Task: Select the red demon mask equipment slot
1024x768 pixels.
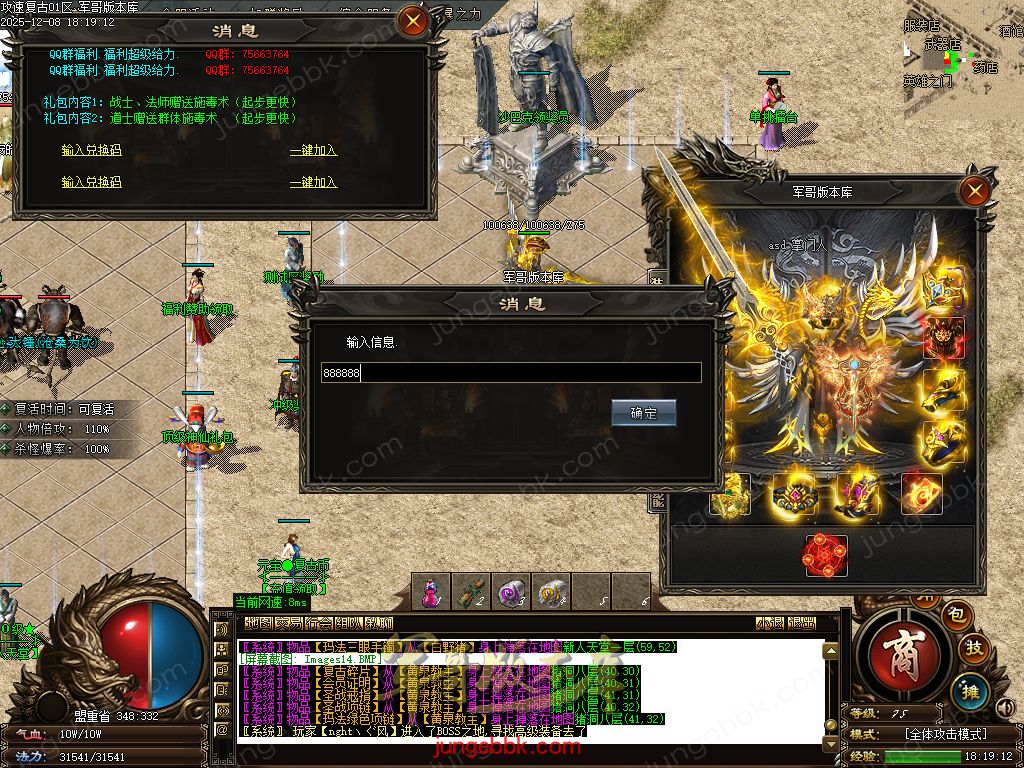Action: [x=943, y=339]
